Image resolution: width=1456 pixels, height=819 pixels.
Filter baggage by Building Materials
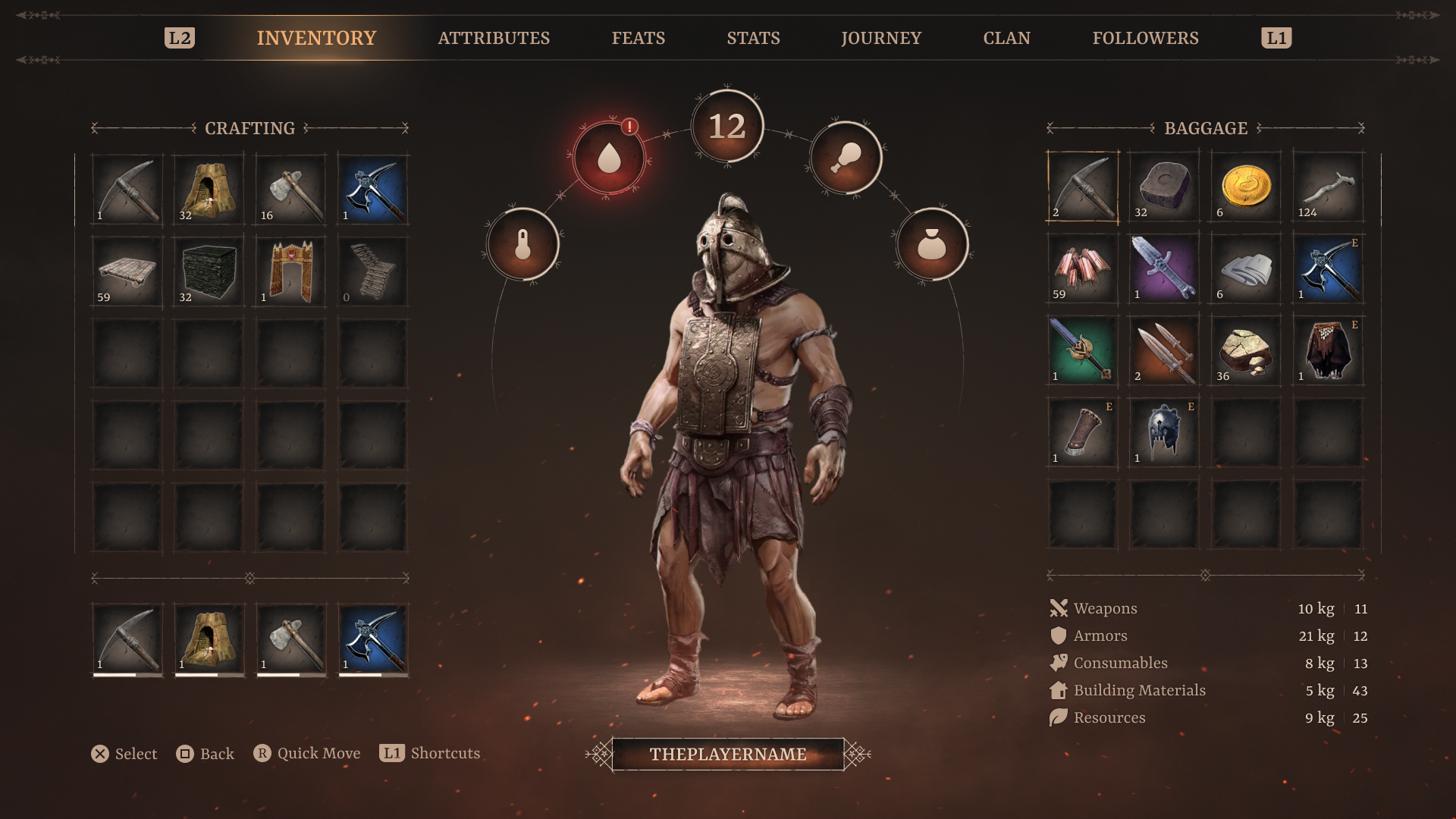click(1139, 690)
